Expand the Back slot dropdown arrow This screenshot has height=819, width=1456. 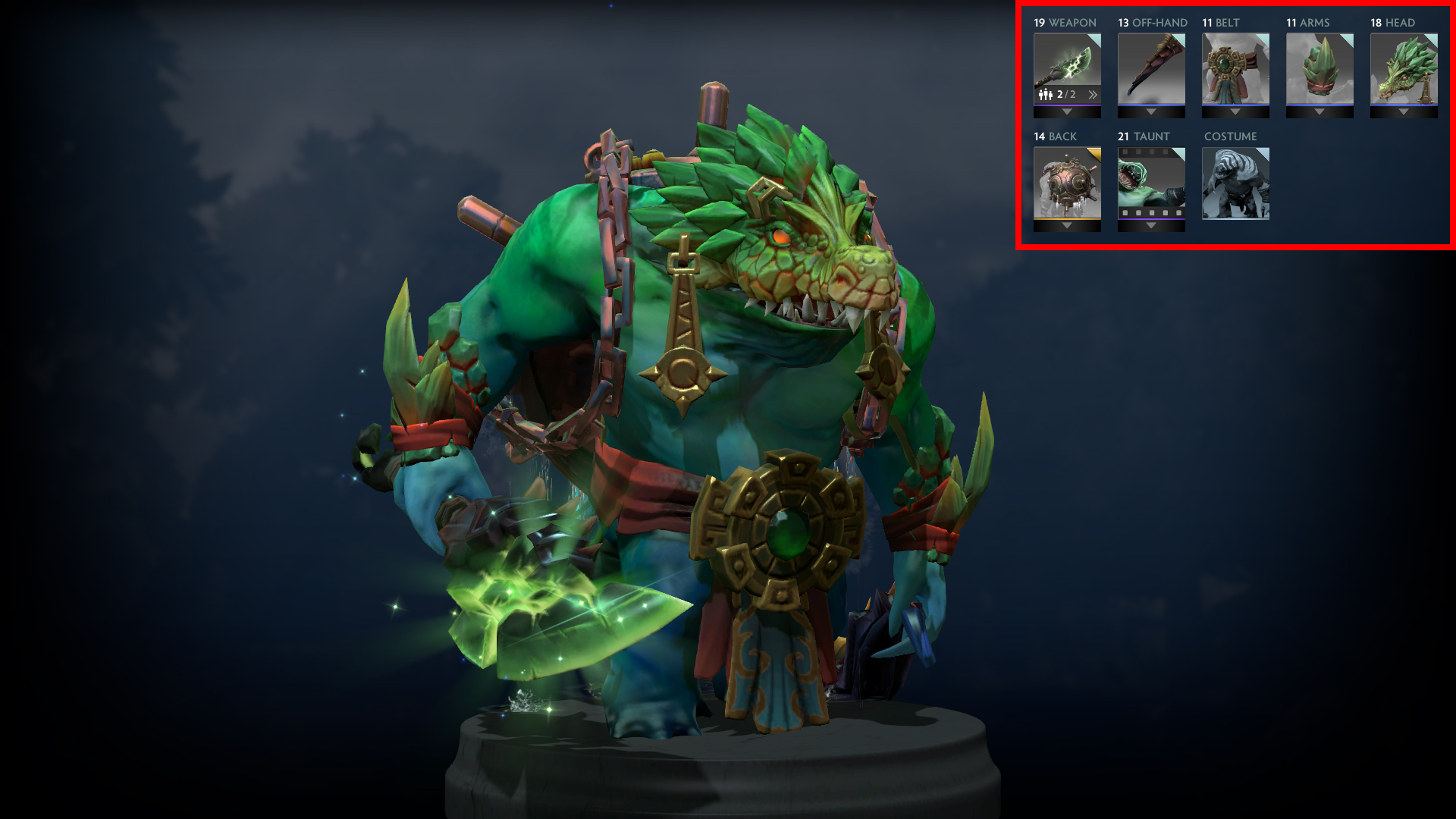pyautogui.click(x=1066, y=226)
